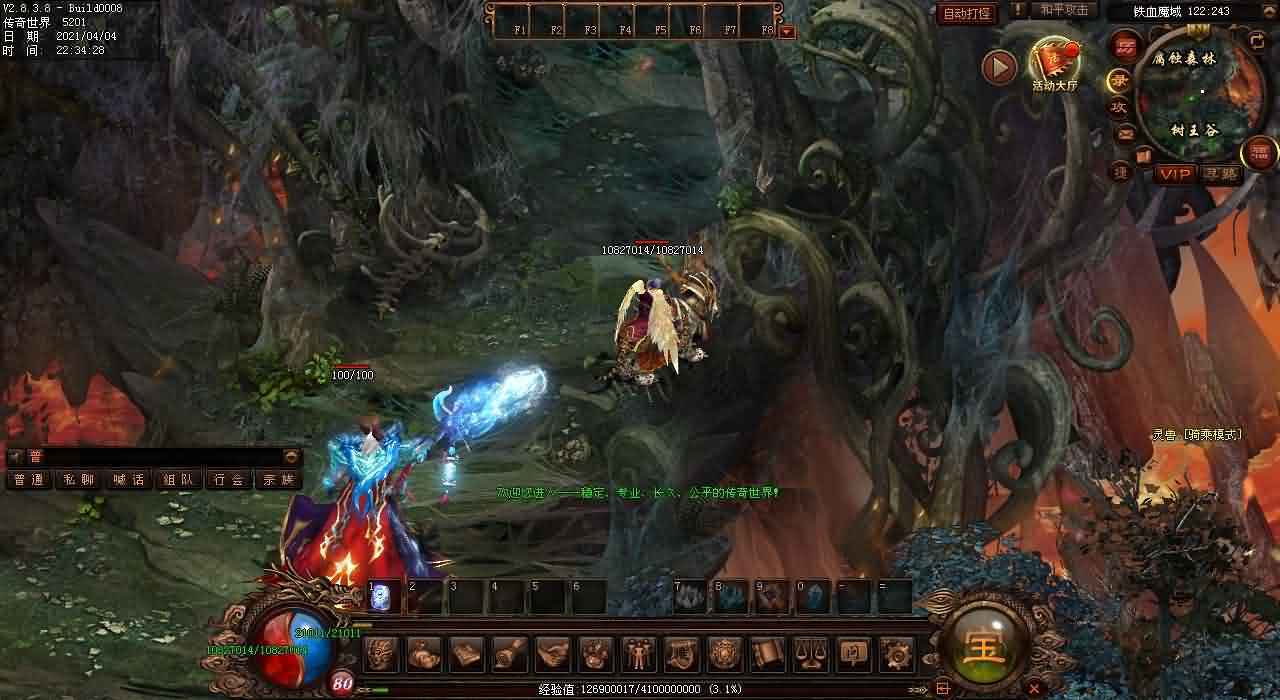Switch to the 普通 normal chat tab

(x=29, y=480)
